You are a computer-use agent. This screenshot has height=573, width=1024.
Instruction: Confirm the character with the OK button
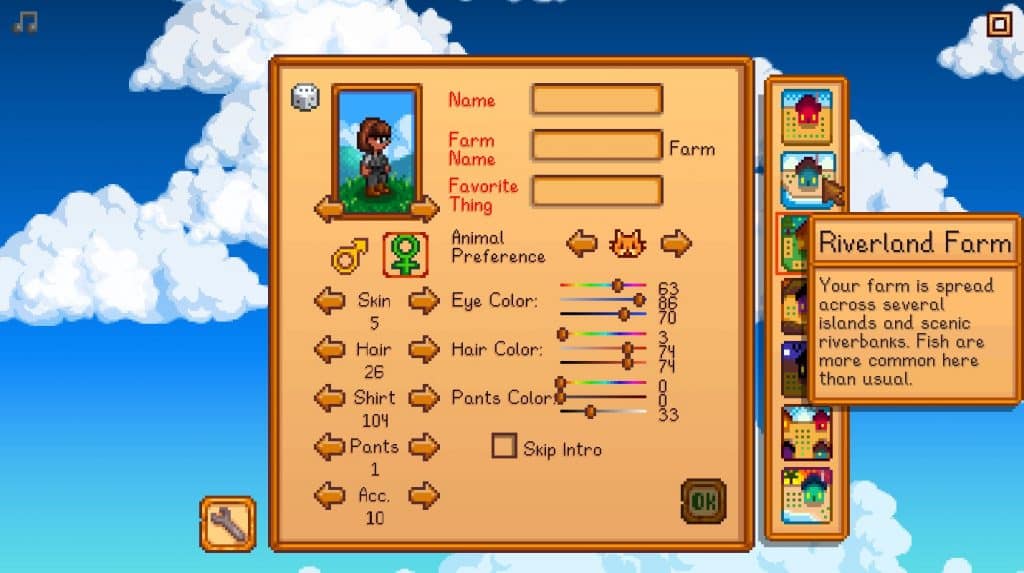click(x=703, y=500)
